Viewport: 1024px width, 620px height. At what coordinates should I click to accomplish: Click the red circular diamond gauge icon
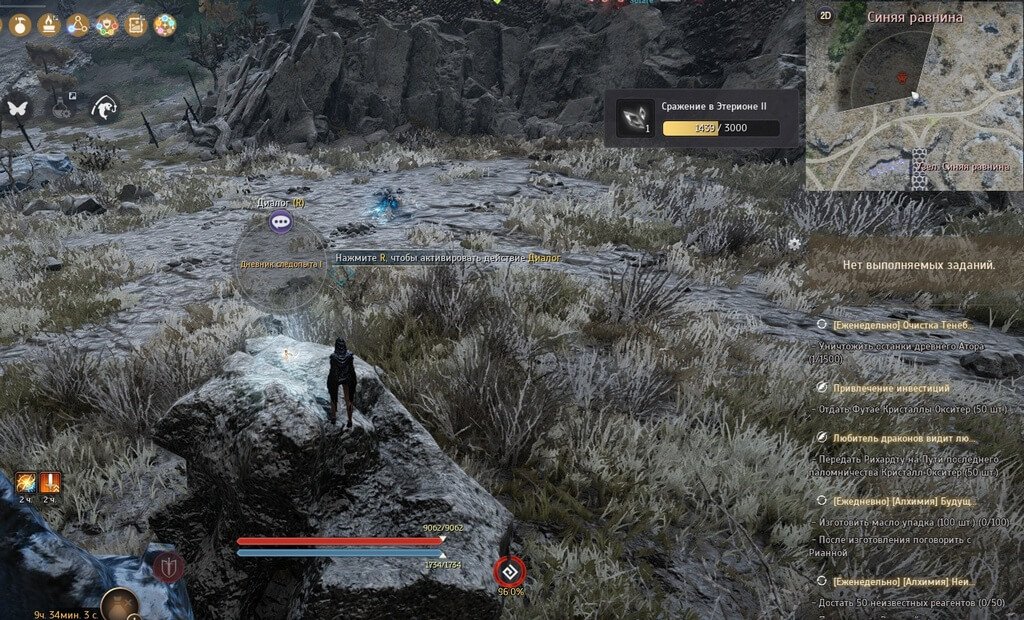pyautogui.click(x=509, y=572)
